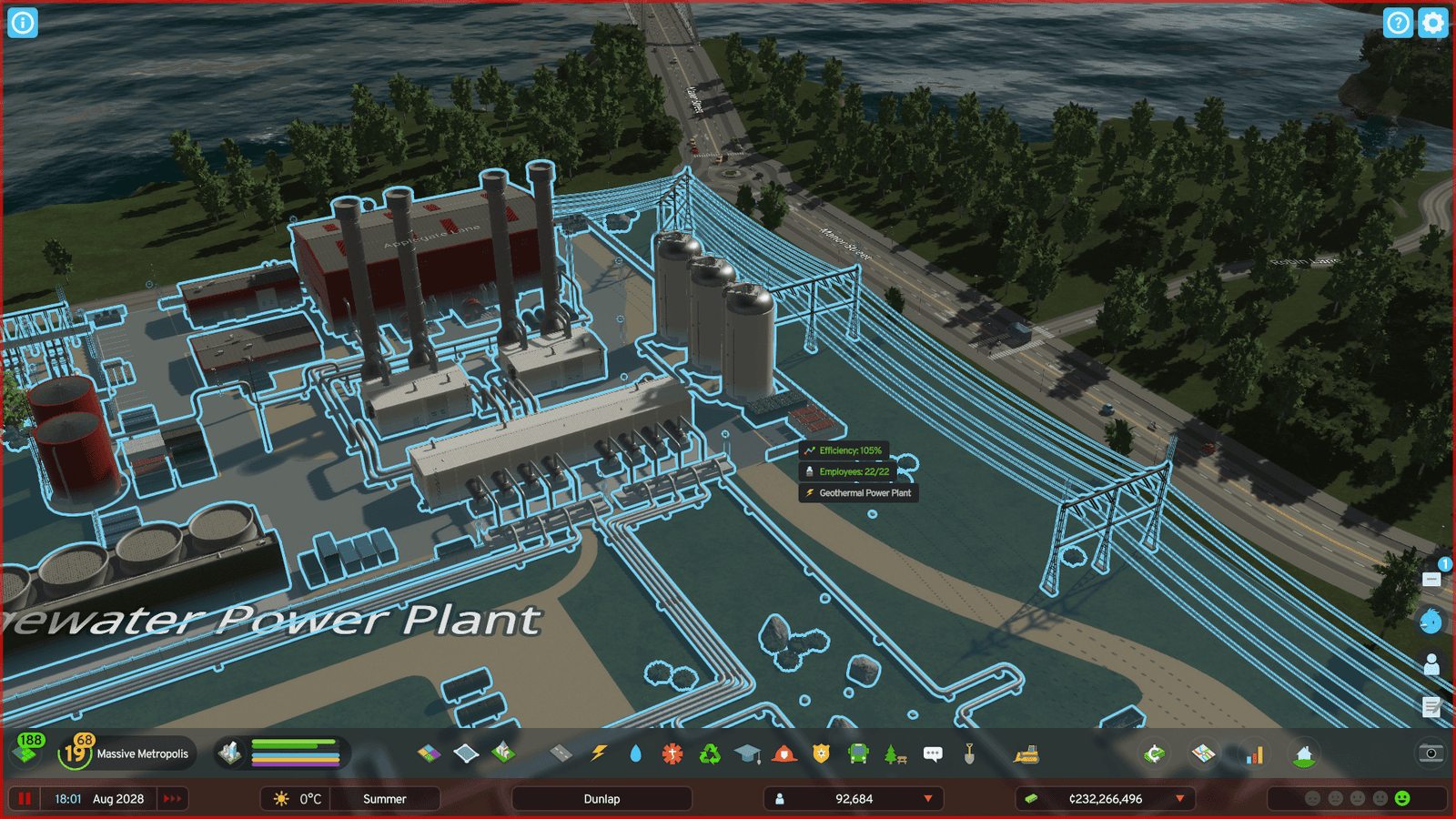Open the city statistics bar chart
This screenshot has height=819, width=1456.
click(1254, 754)
